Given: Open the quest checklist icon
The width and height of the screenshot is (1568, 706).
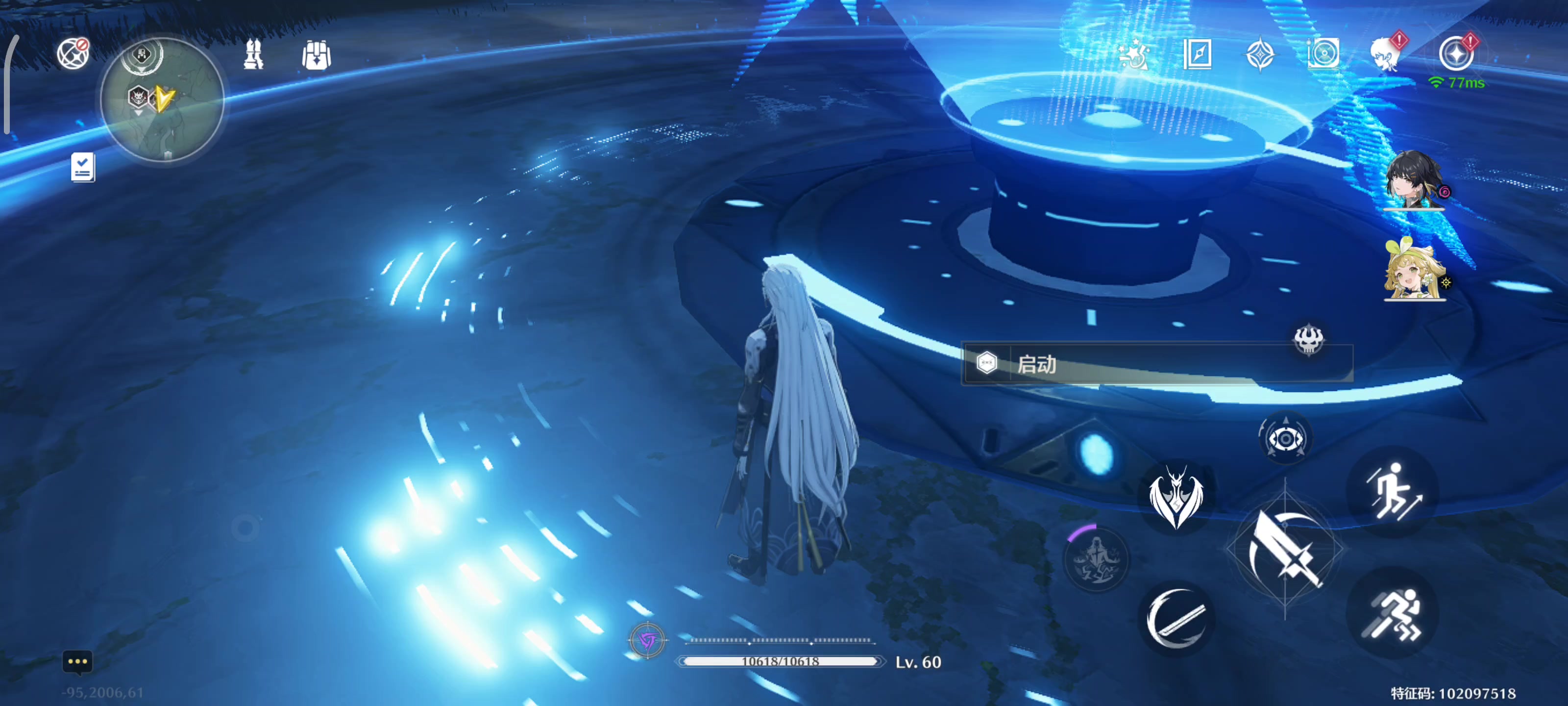Looking at the screenshot, I should tap(82, 167).
